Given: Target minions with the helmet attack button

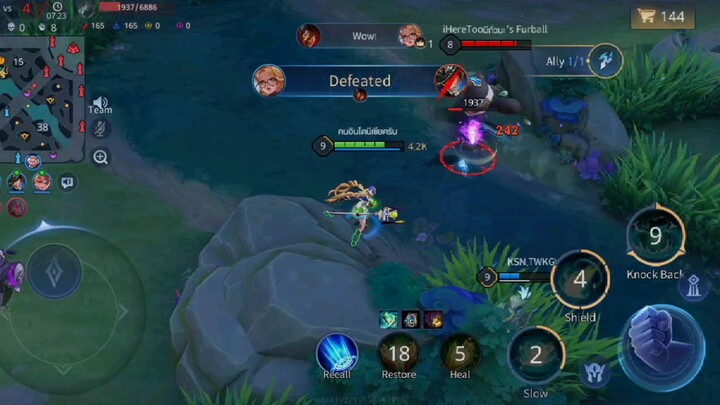Looking at the screenshot, I should (x=594, y=373).
